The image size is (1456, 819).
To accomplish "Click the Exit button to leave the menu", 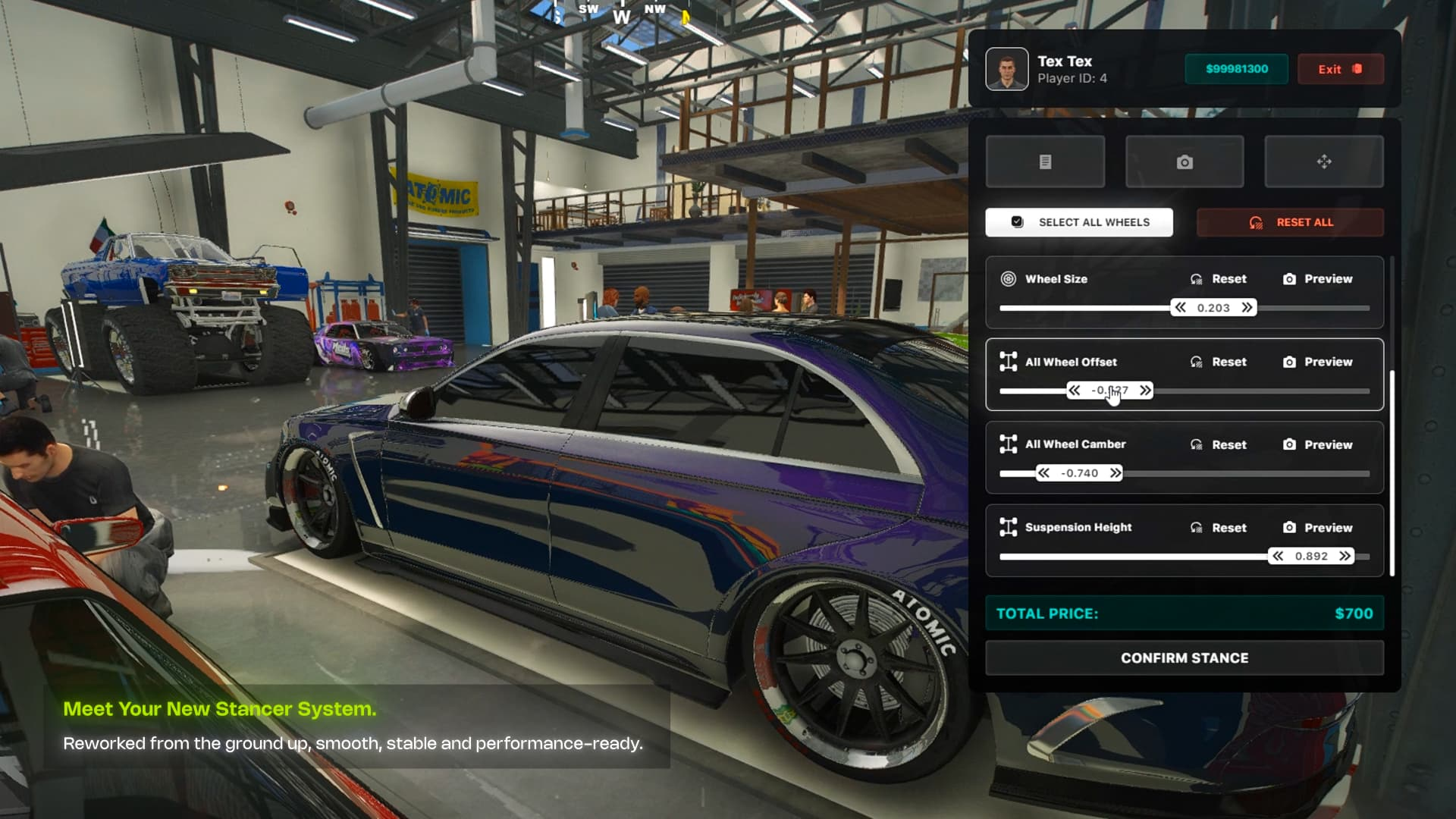I will (x=1341, y=69).
